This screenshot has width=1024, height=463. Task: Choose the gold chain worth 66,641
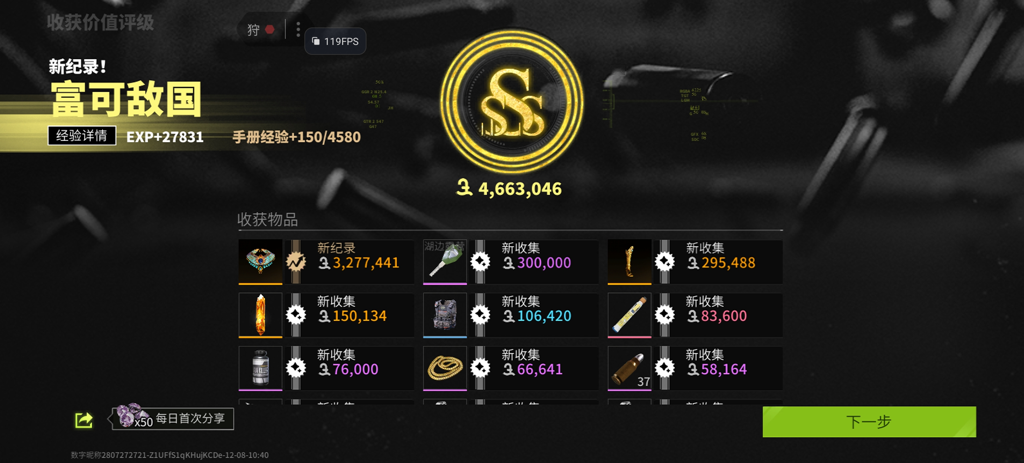click(445, 368)
